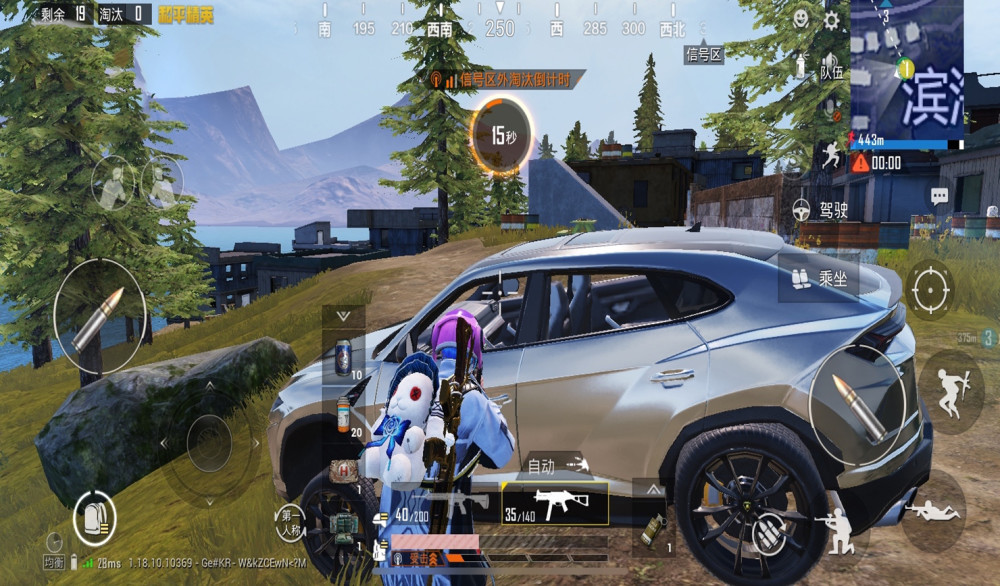Fire using the left bullet button
The height and width of the screenshot is (586, 1000).
(x=100, y=316)
